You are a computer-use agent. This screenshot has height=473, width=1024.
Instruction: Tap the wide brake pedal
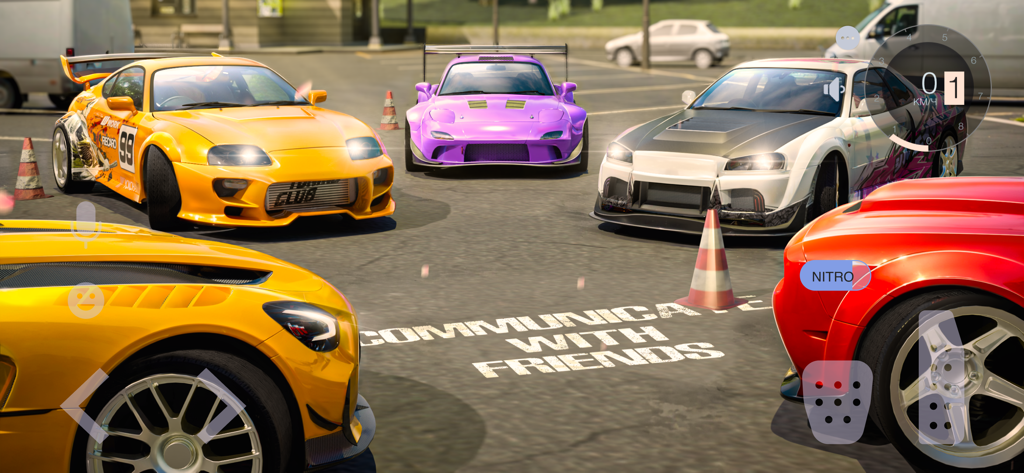tap(837, 400)
